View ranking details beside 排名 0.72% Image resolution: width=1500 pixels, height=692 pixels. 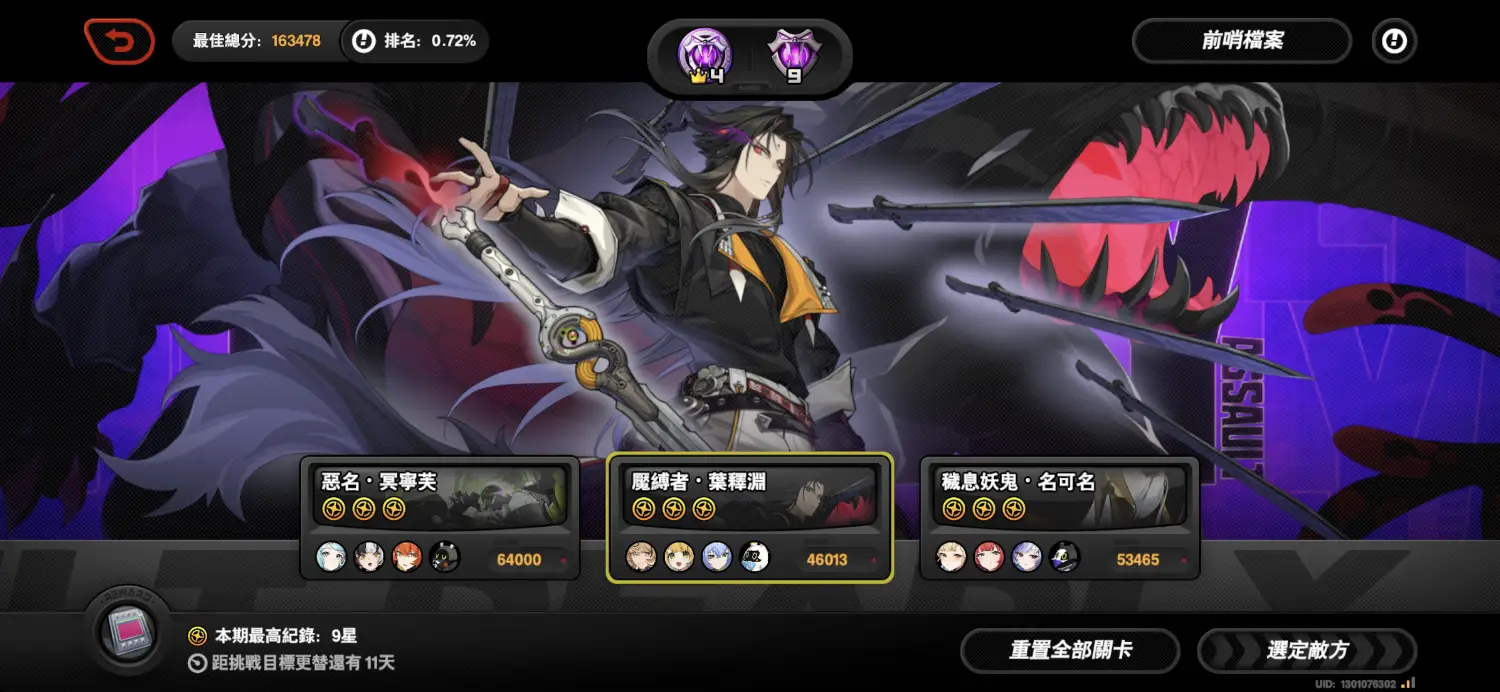364,42
